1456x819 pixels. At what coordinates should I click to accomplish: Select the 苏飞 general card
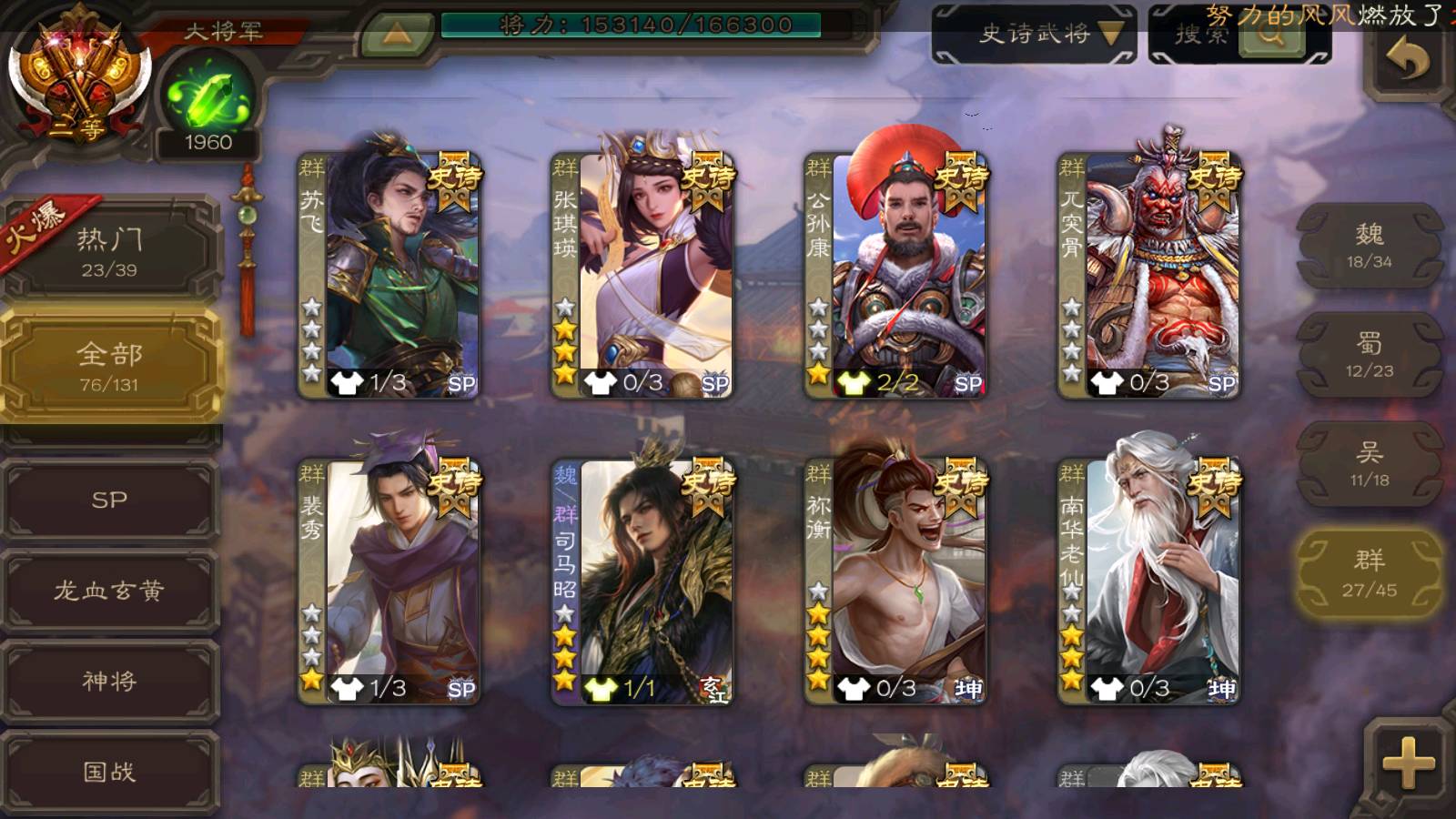[390, 275]
